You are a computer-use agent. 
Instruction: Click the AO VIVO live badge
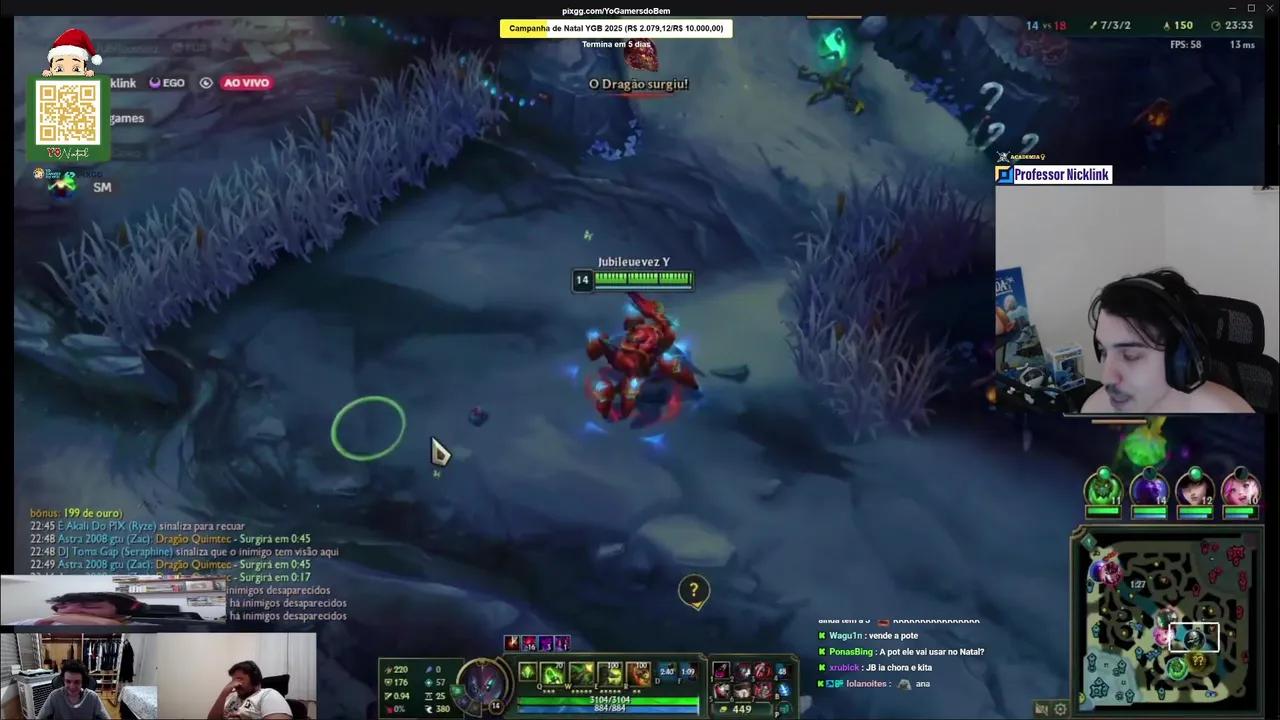coord(246,82)
